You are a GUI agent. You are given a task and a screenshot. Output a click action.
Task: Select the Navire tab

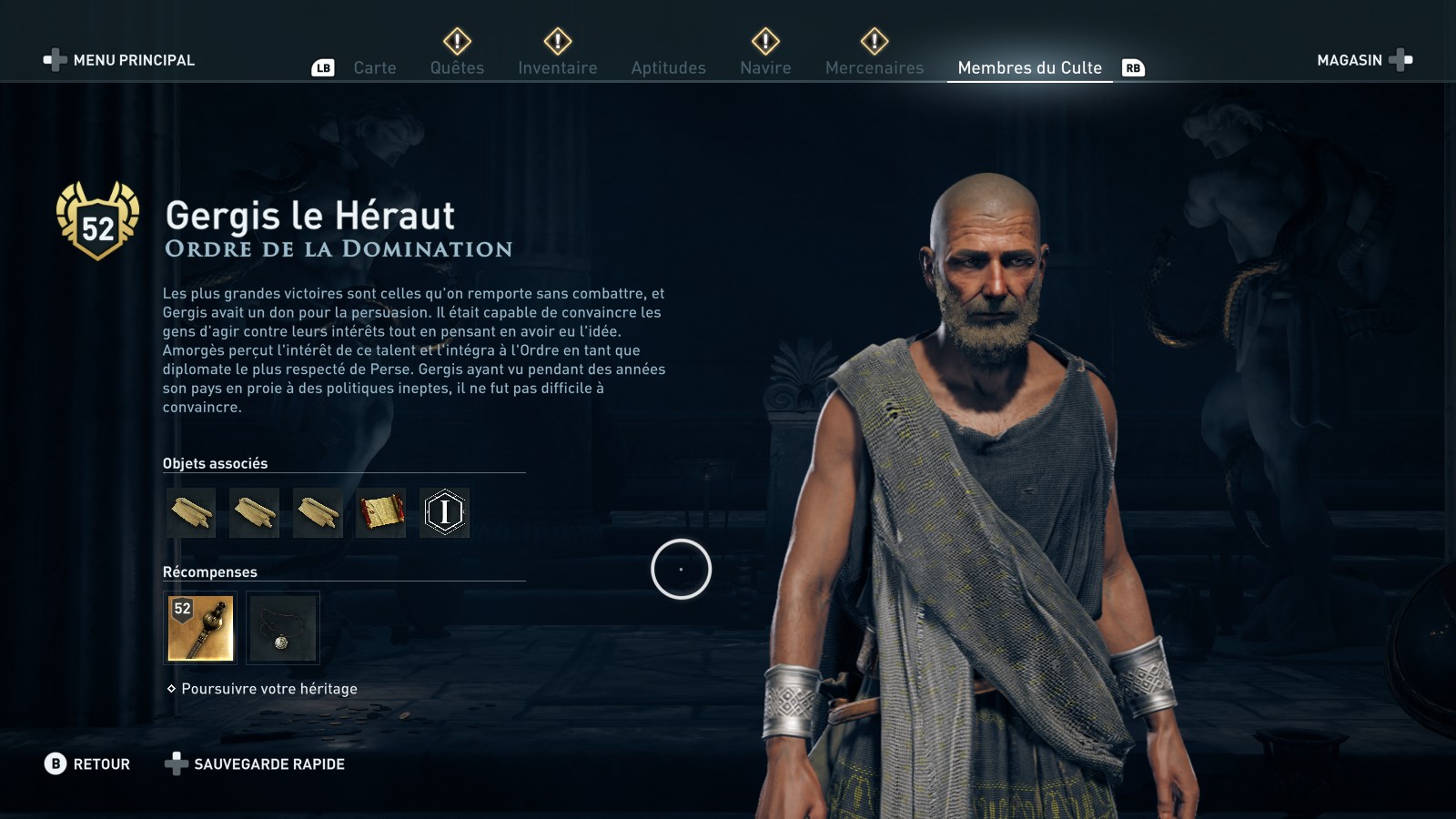coord(765,68)
